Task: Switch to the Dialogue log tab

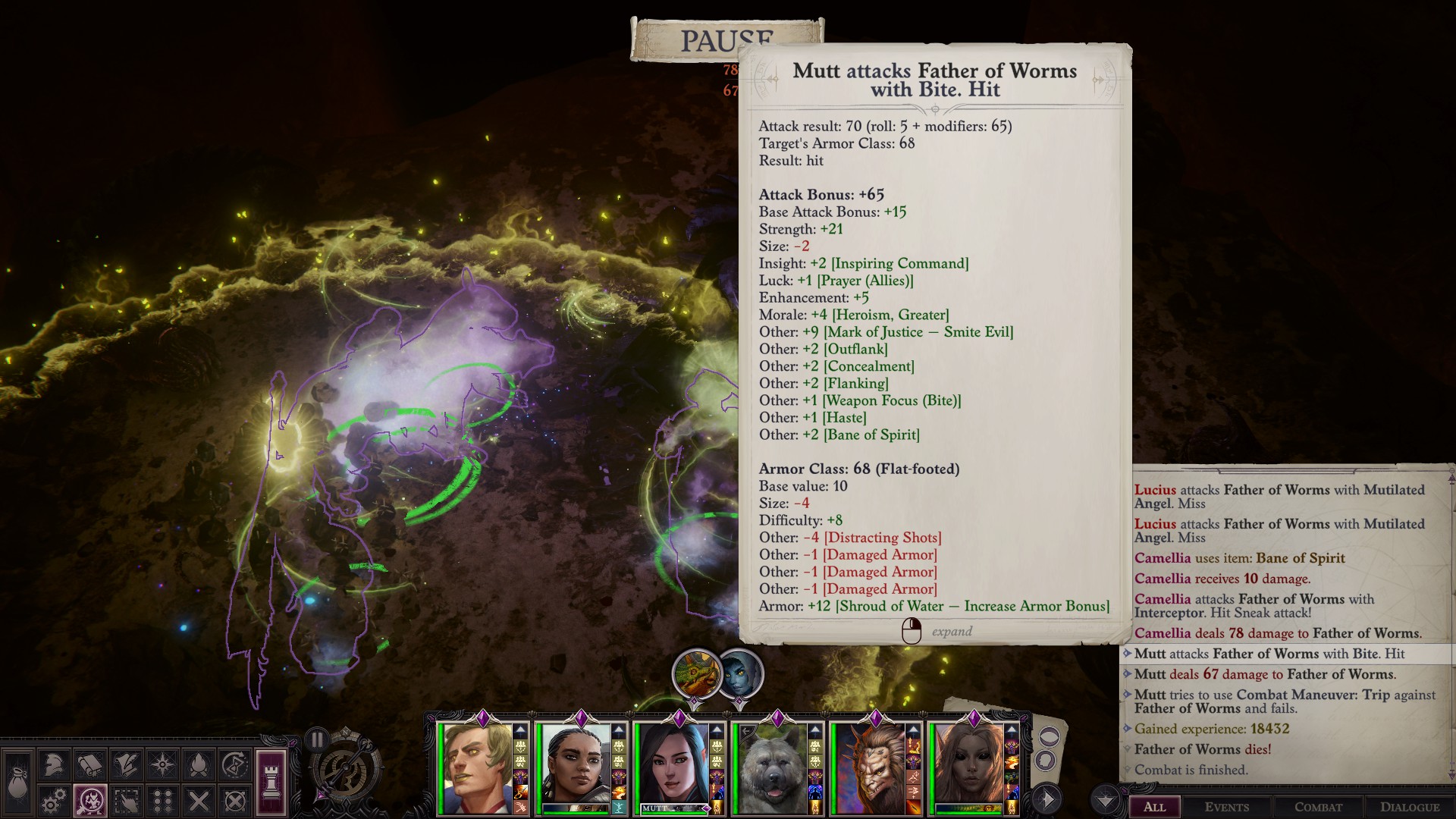Action: coord(1410,807)
